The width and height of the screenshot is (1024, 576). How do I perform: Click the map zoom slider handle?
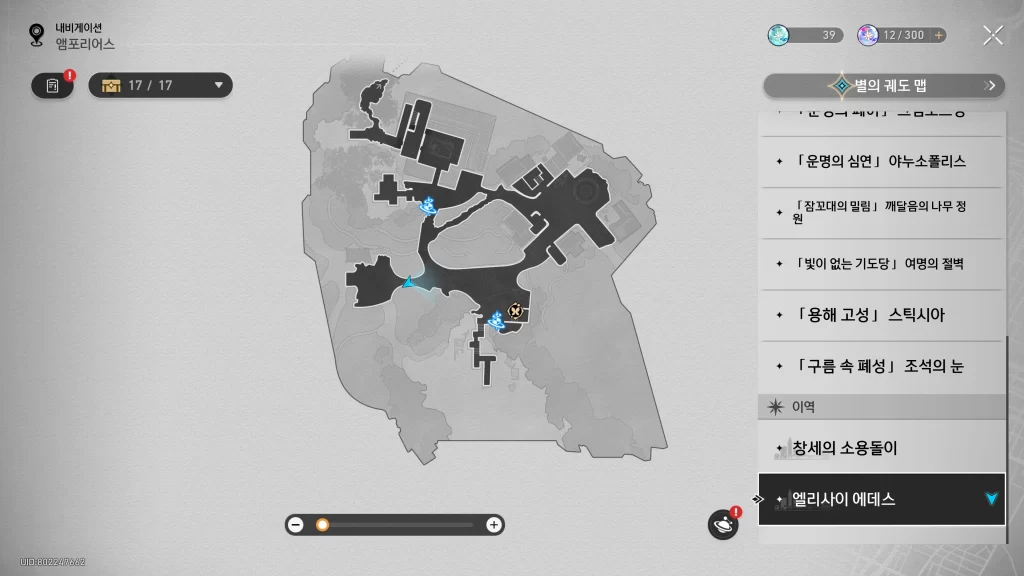click(322, 524)
